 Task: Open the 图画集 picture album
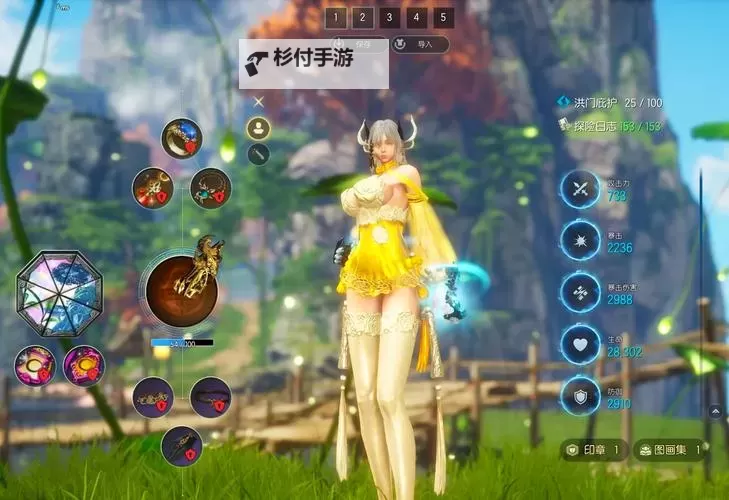coord(672,450)
